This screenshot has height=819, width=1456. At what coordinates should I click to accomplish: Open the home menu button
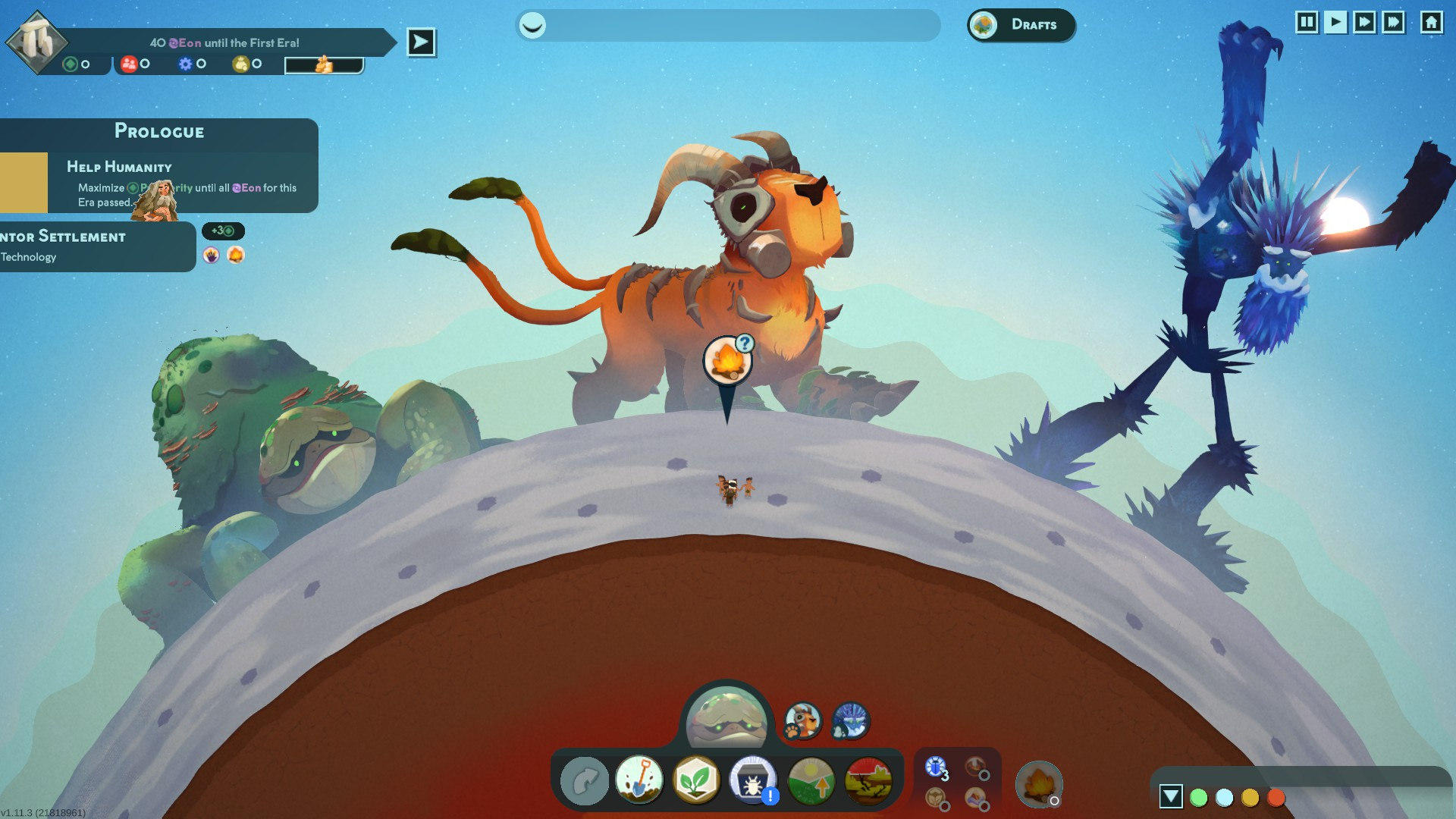1431,22
